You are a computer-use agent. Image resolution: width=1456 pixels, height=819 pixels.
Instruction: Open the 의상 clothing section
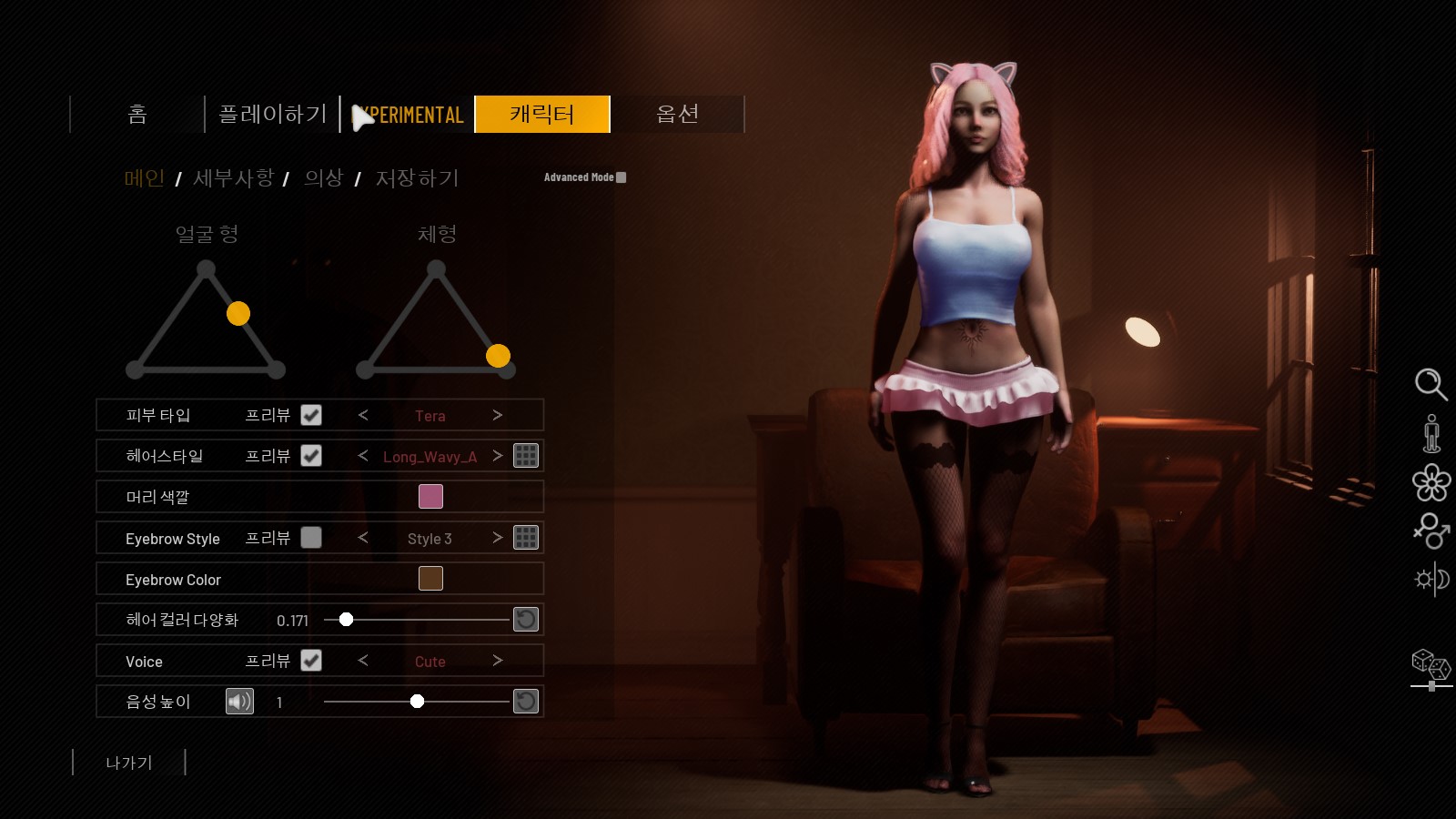point(323,178)
